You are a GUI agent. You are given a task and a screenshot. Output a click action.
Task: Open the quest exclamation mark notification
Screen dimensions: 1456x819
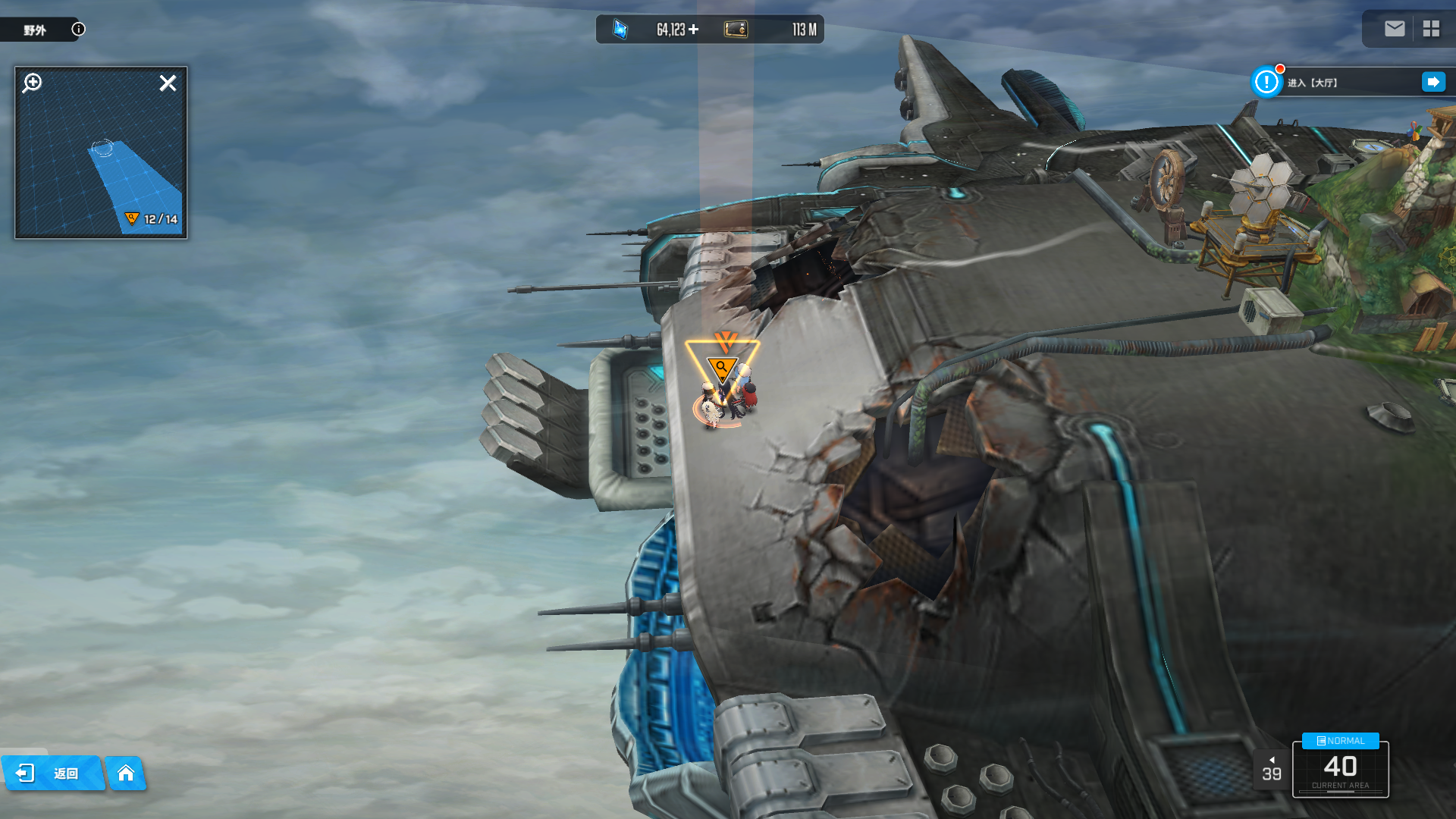tap(1266, 82)
